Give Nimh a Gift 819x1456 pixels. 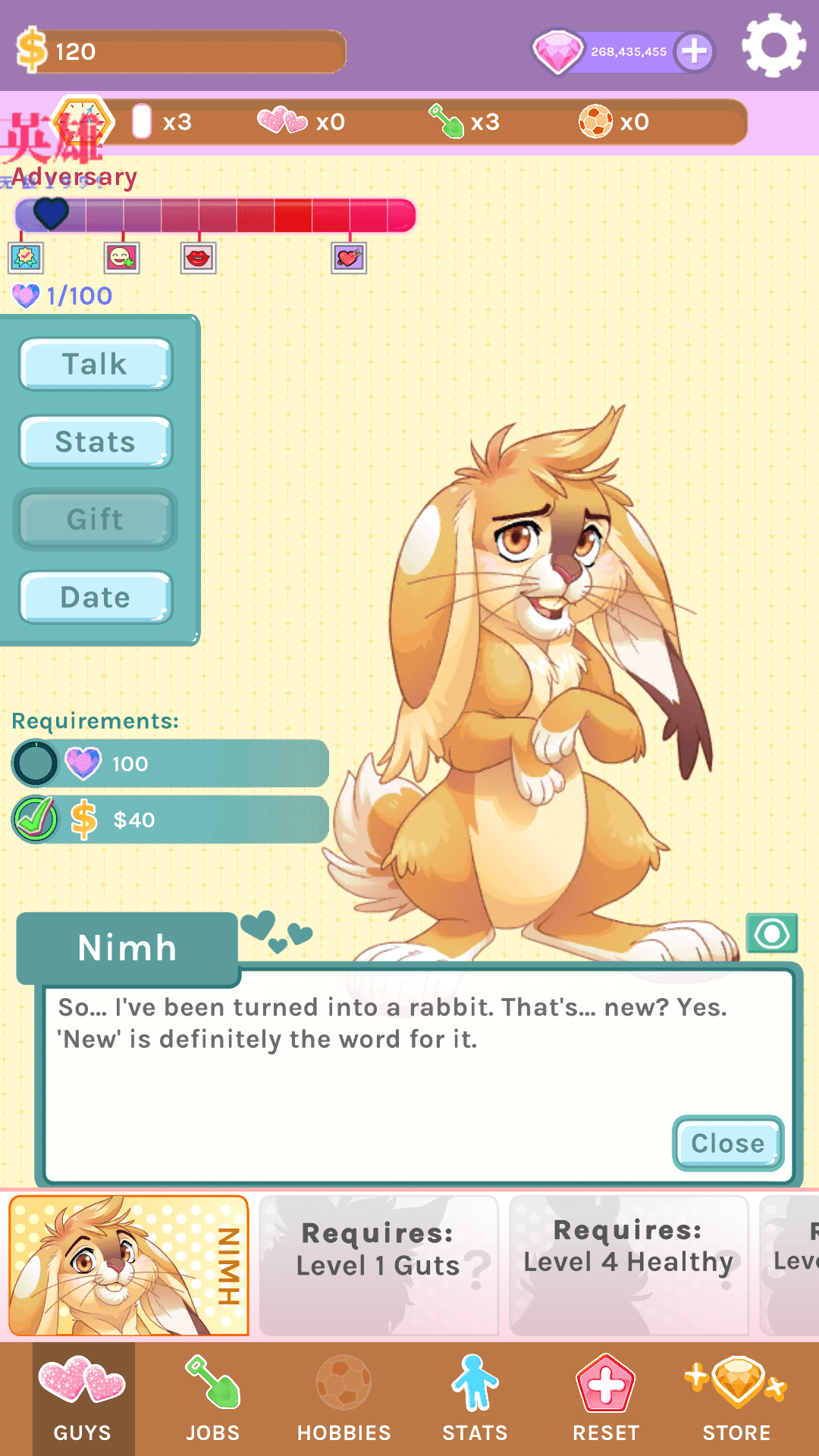point(96,519)
